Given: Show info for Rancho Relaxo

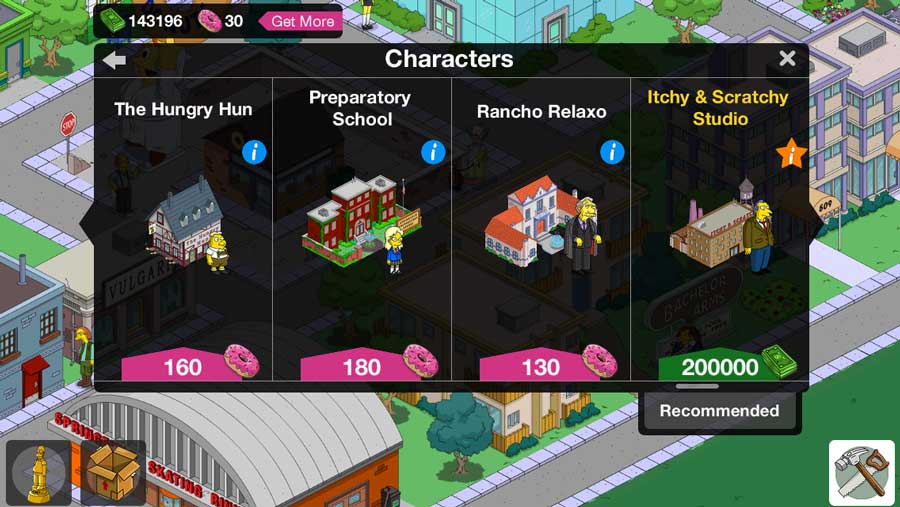Looking at the screenshot, I should [x=612, y=152].
